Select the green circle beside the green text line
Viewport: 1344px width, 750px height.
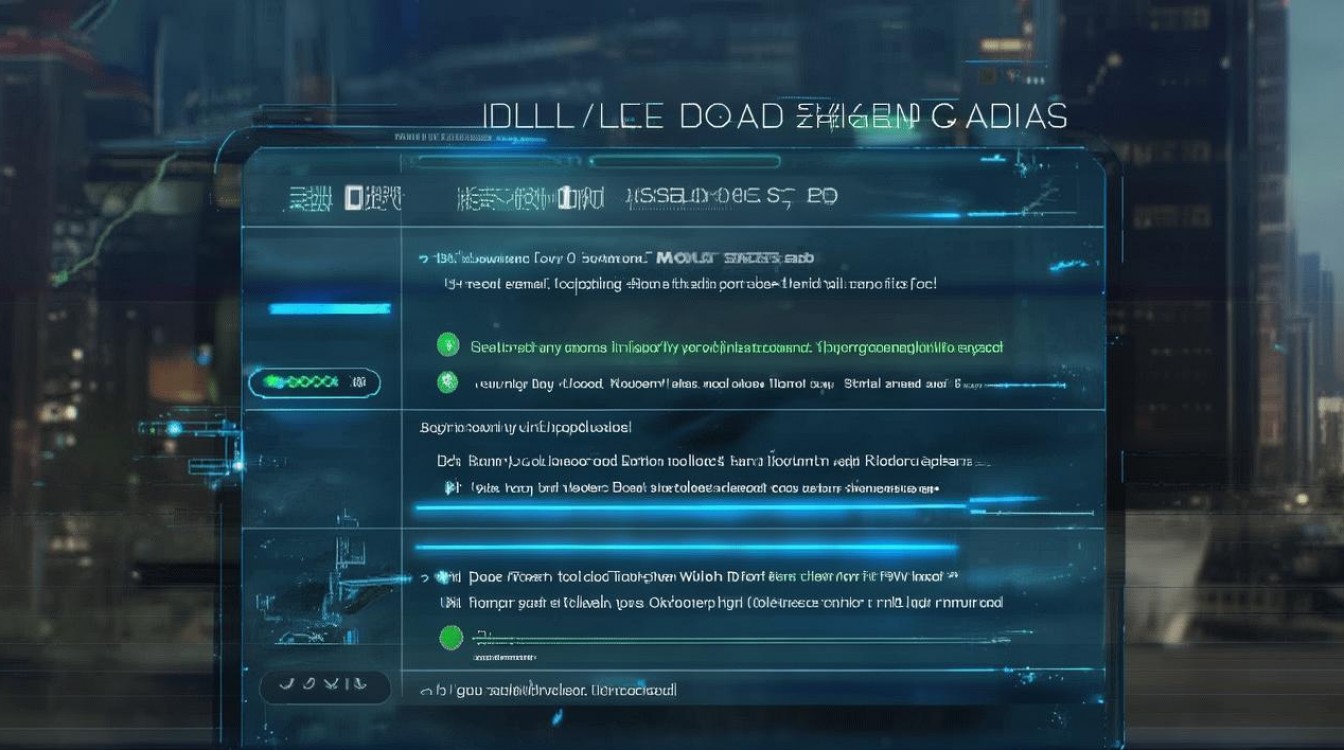[448, 346]
